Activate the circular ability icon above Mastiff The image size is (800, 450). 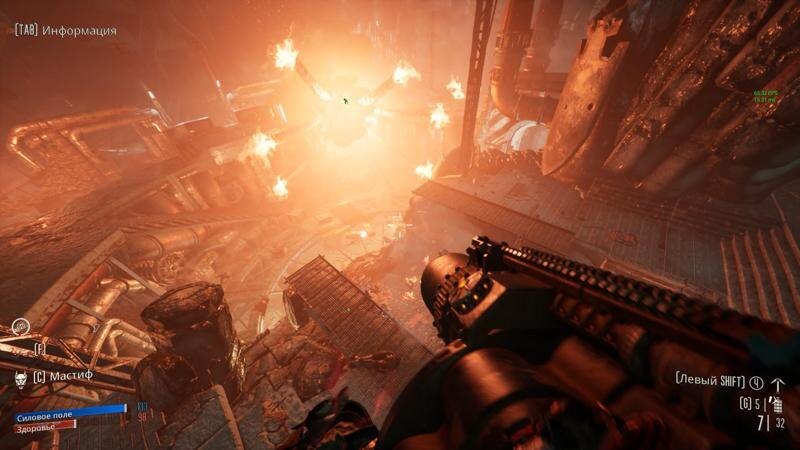[x=21, y=327]
